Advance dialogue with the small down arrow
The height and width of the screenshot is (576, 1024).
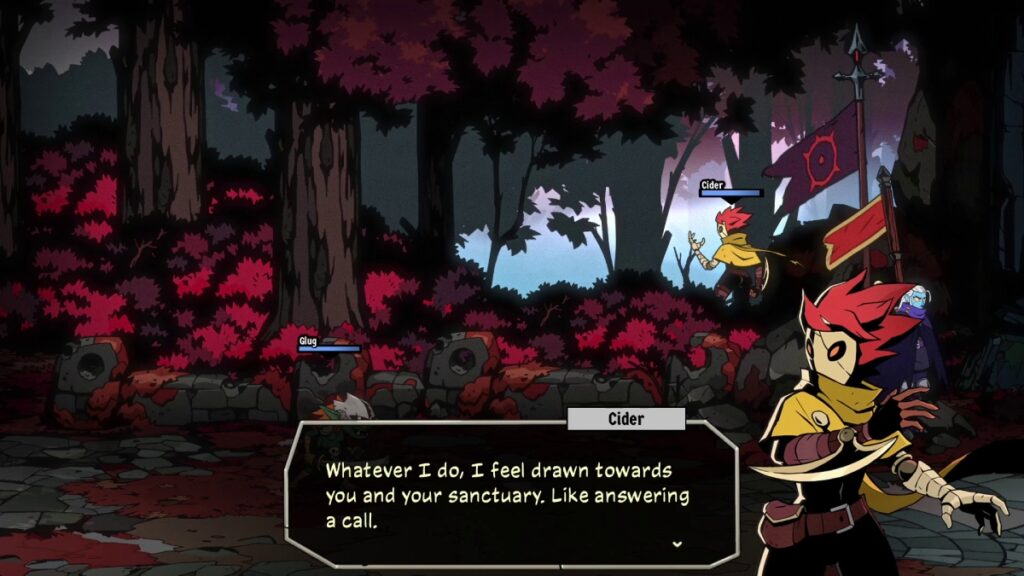tap(678, 544)
